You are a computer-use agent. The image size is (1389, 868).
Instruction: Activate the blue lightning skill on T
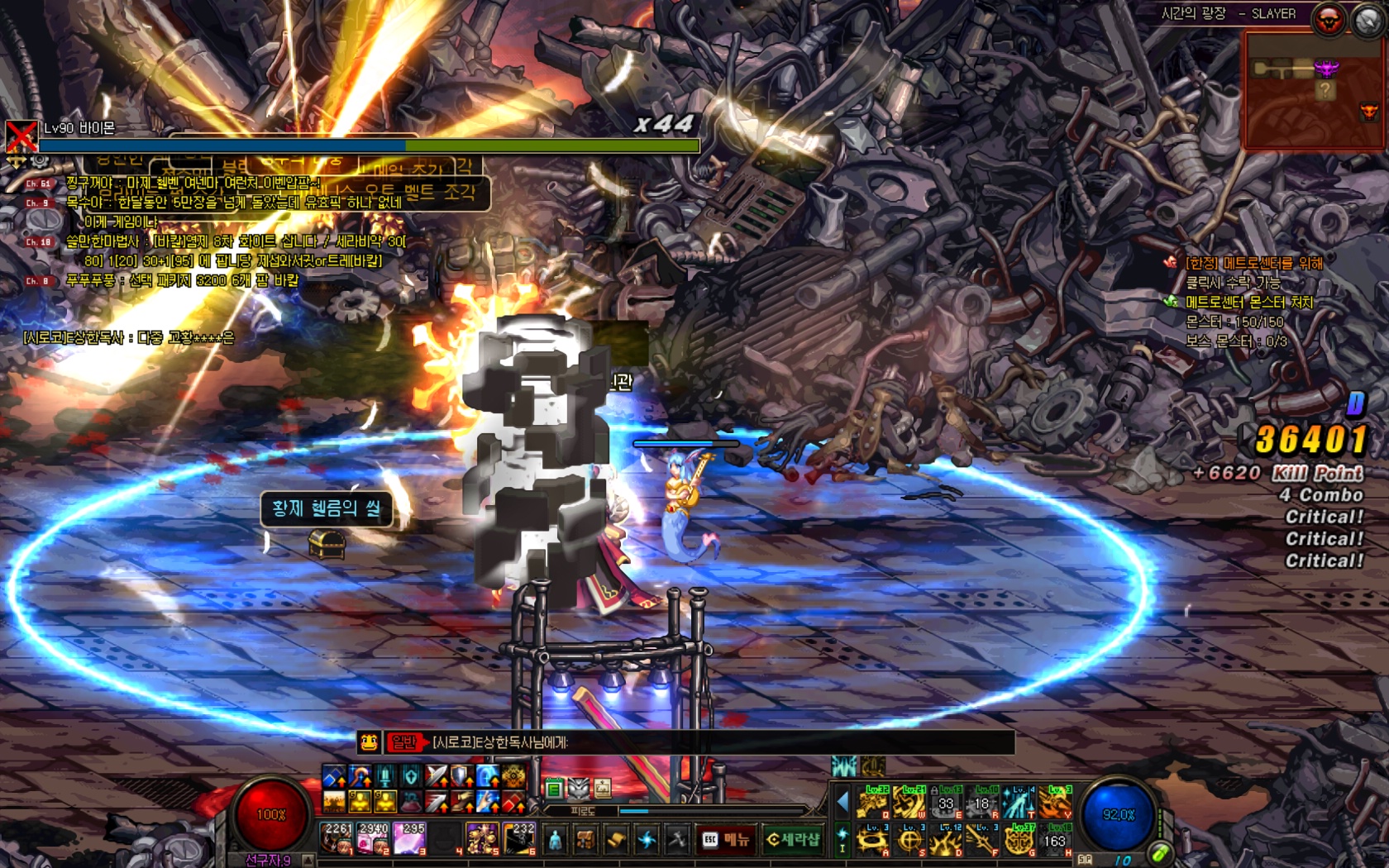[1019, 802]
